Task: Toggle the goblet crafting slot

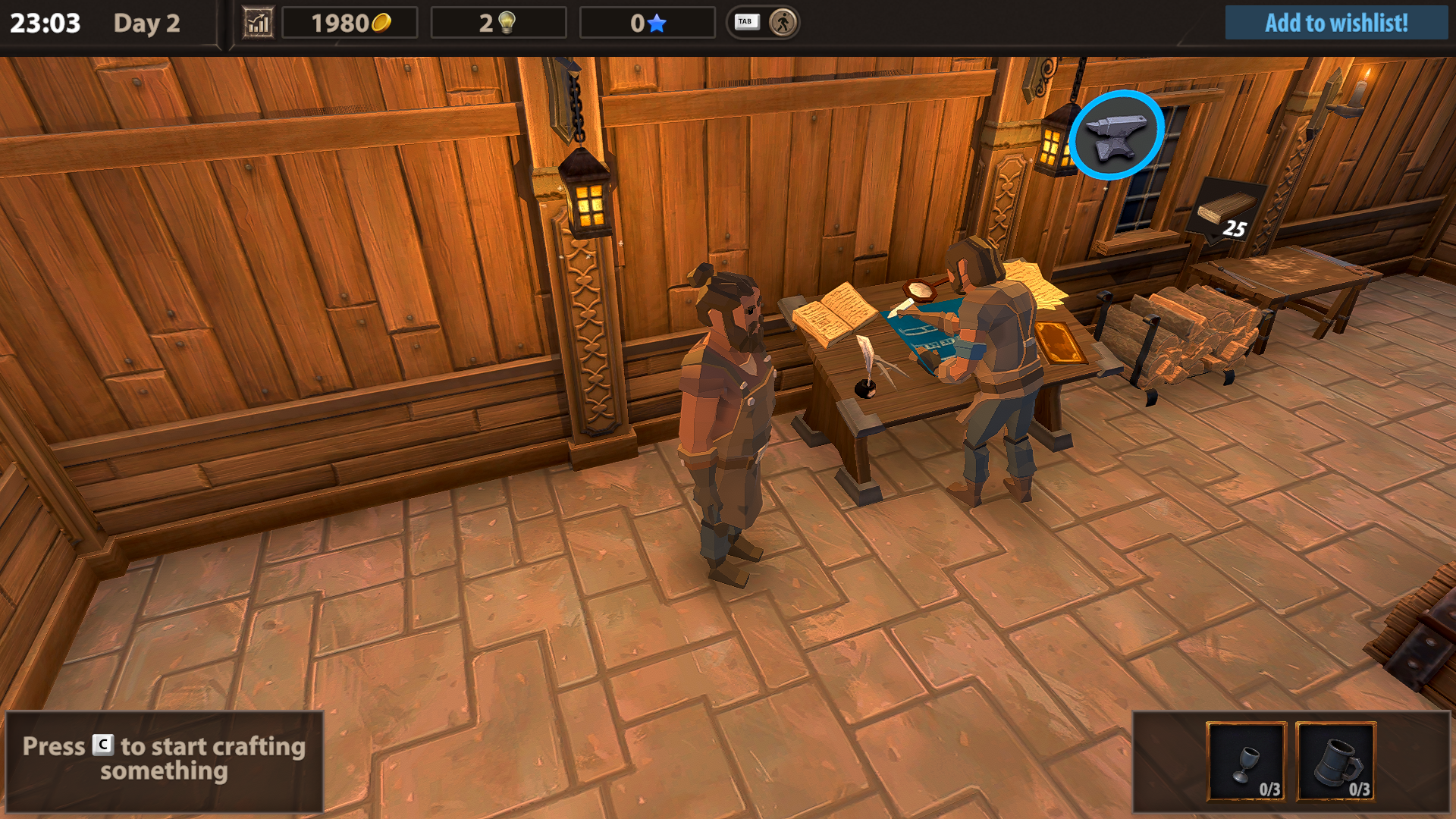Action: 1247,761
